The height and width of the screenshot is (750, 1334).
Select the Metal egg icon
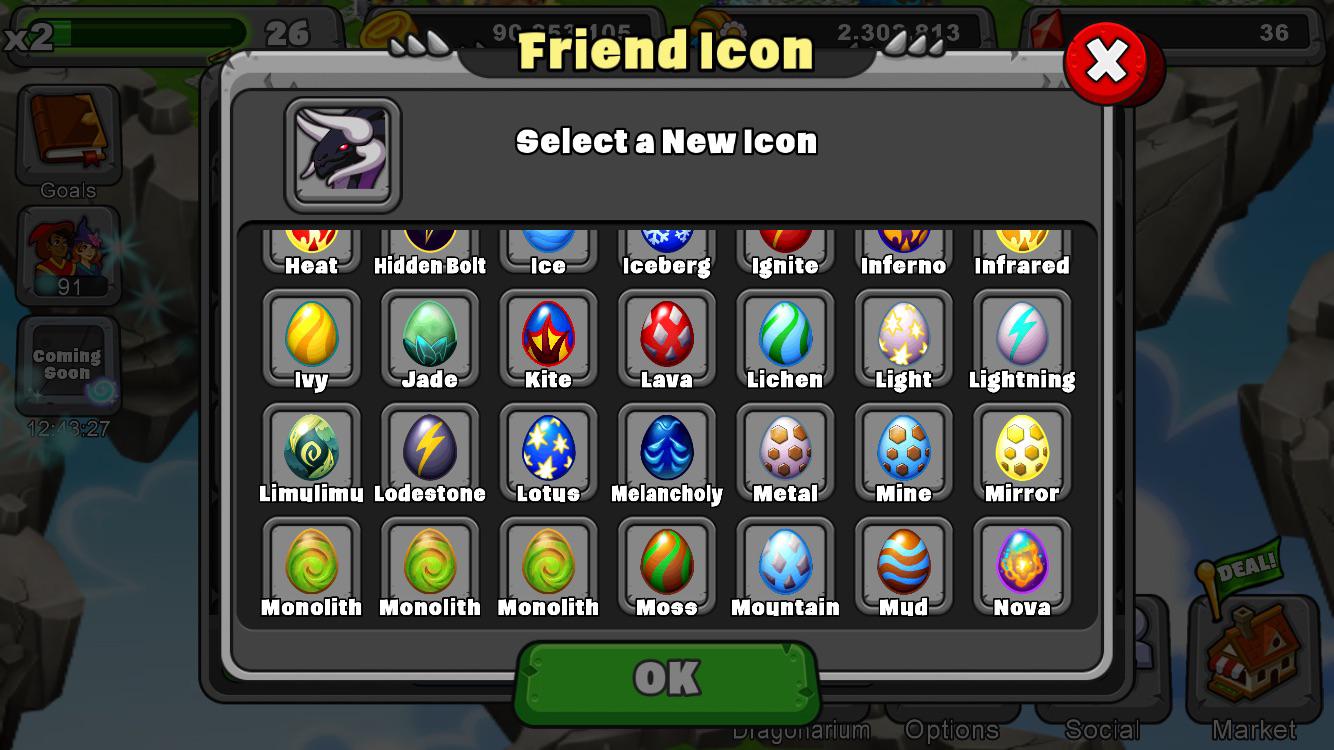pyautogui.click(x=785, y=449)
